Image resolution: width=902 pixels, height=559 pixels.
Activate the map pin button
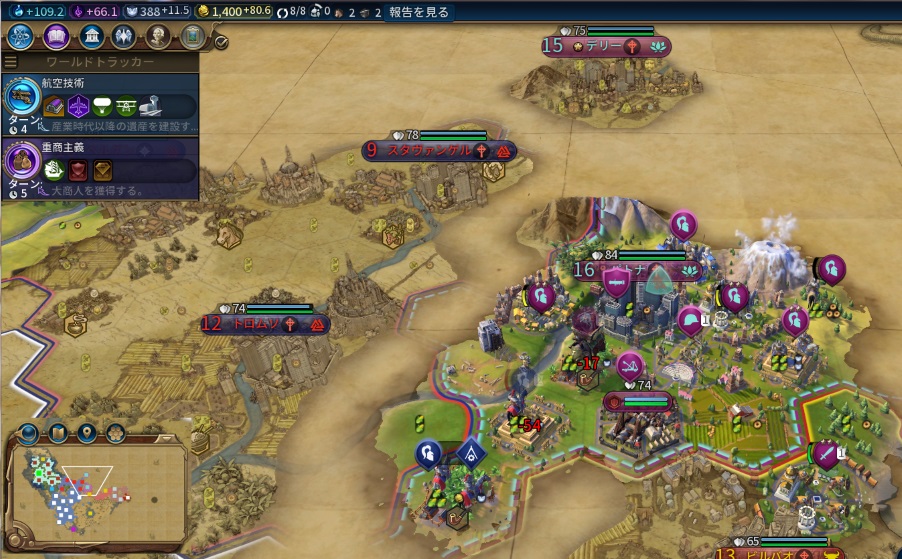[x=87, y=433]
